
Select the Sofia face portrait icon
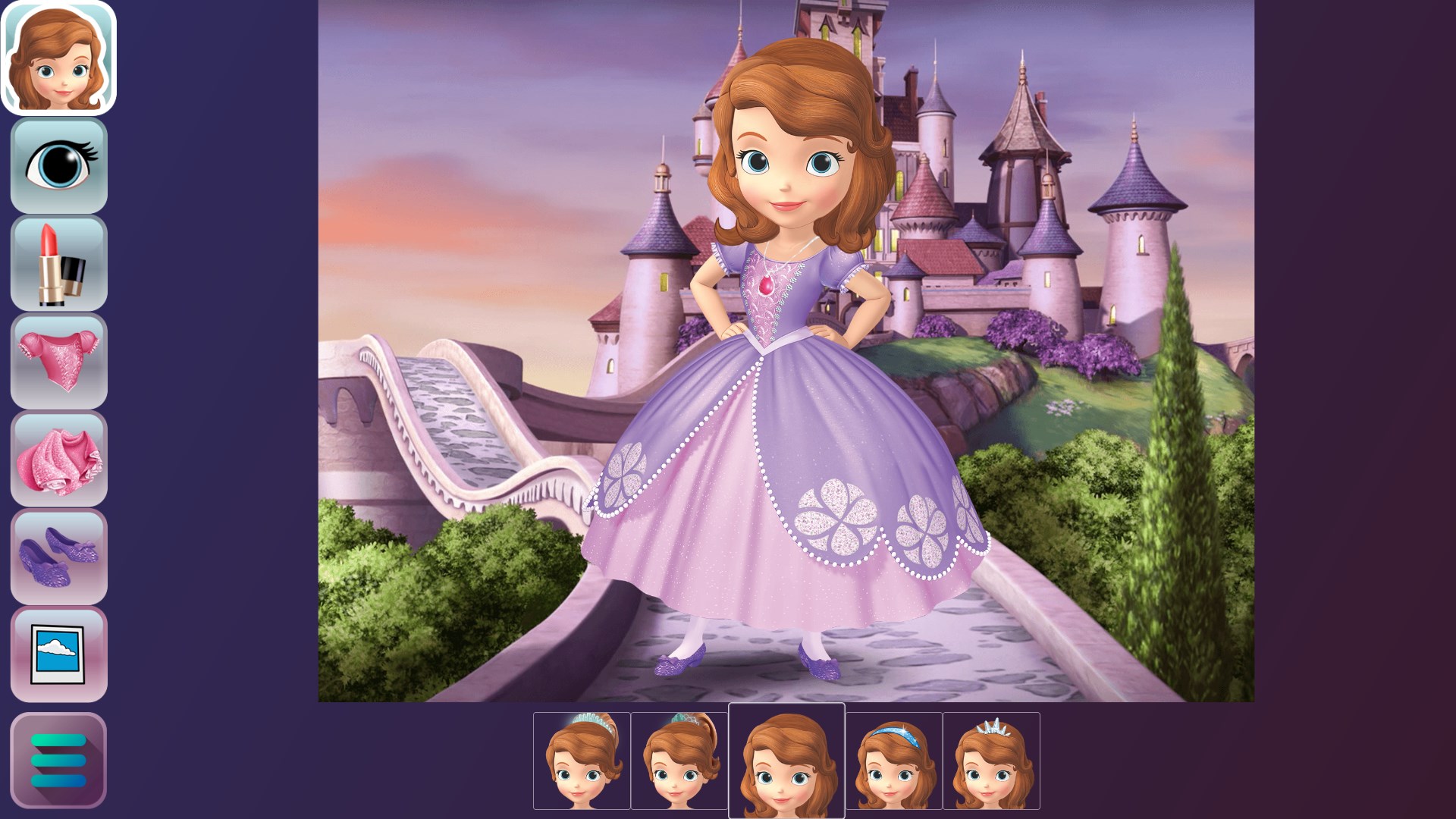tap(59, 59)
